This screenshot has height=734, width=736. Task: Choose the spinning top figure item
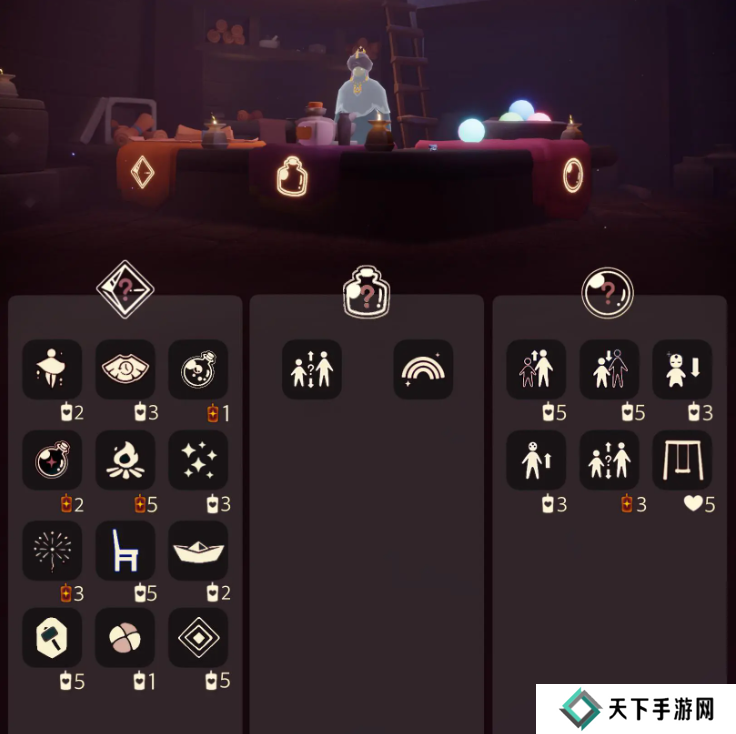tap(52, 370)
